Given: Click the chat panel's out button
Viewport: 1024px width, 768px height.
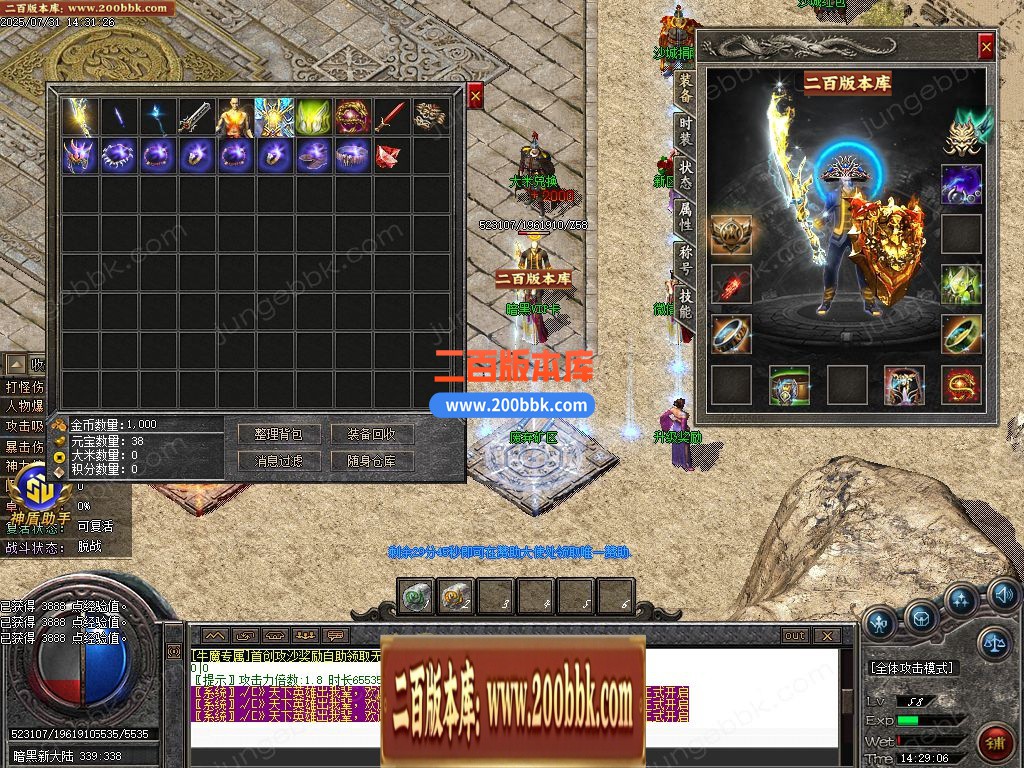Looking at the screenshot, I should 794,636.
